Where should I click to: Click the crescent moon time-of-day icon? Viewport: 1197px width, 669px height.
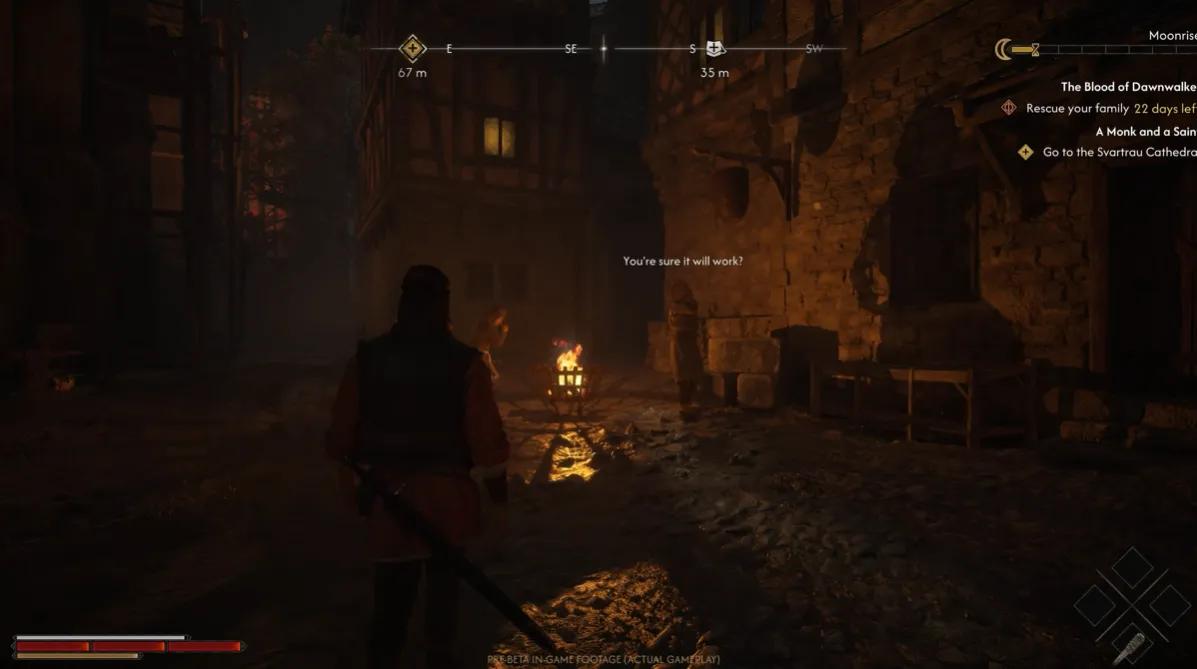pyautogui.click(x=1003, y=49)
